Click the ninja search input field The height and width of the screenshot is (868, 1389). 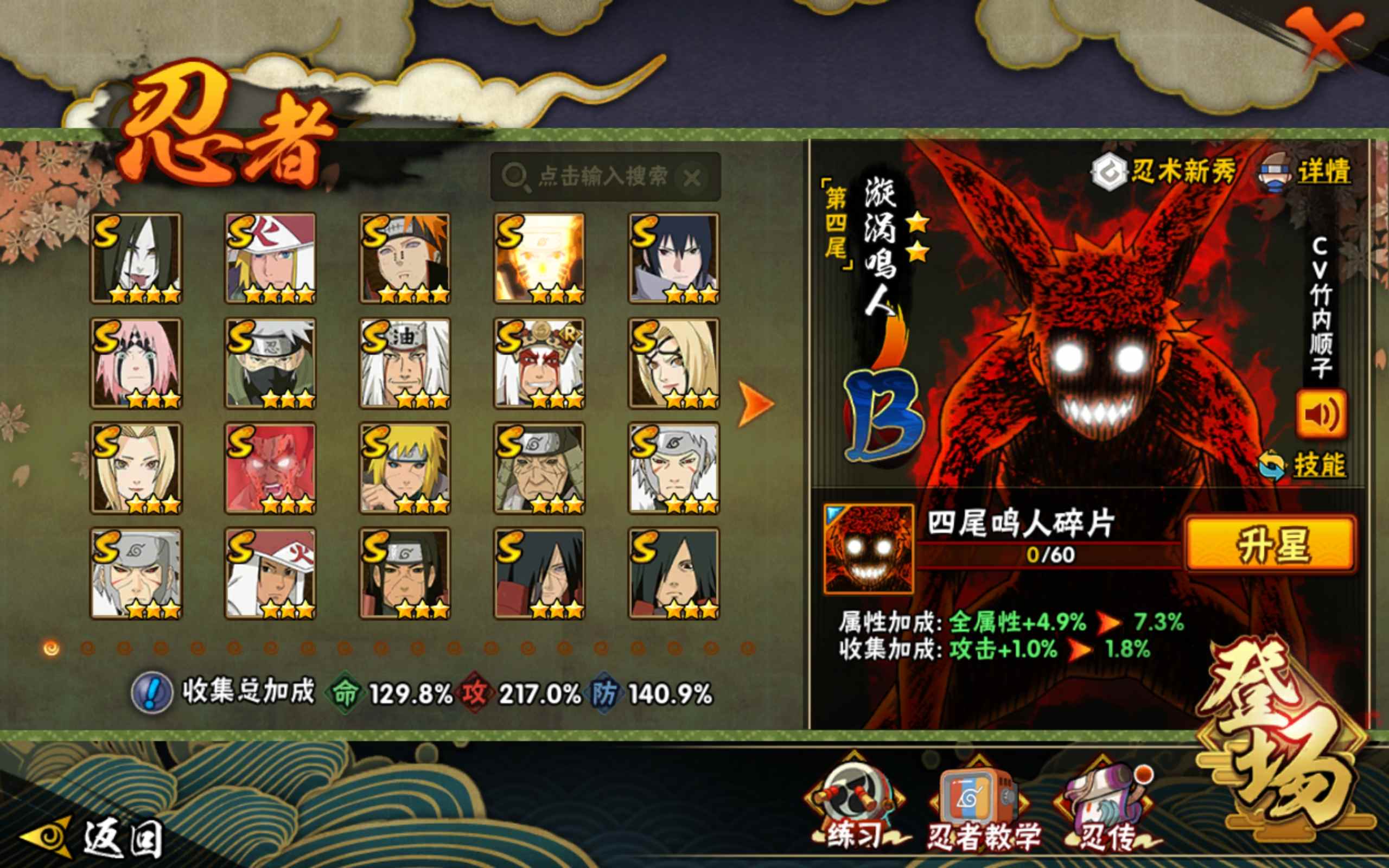[597, 176]
